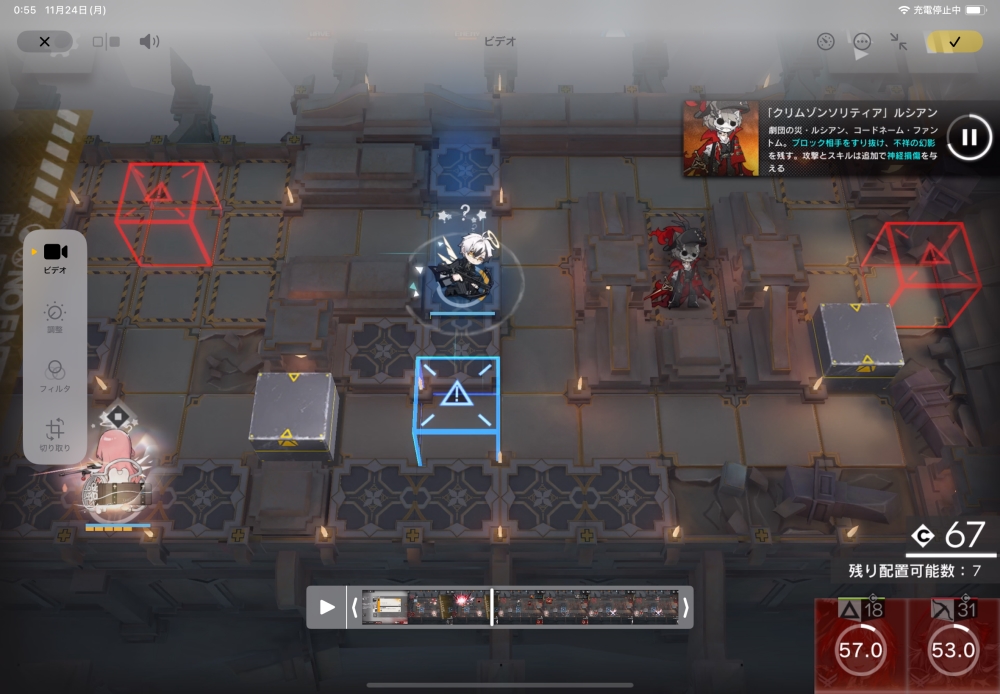Cancel editing with the X button
Screen dimensions: 1000x694
pyautogui.click(x=44, y=41)
